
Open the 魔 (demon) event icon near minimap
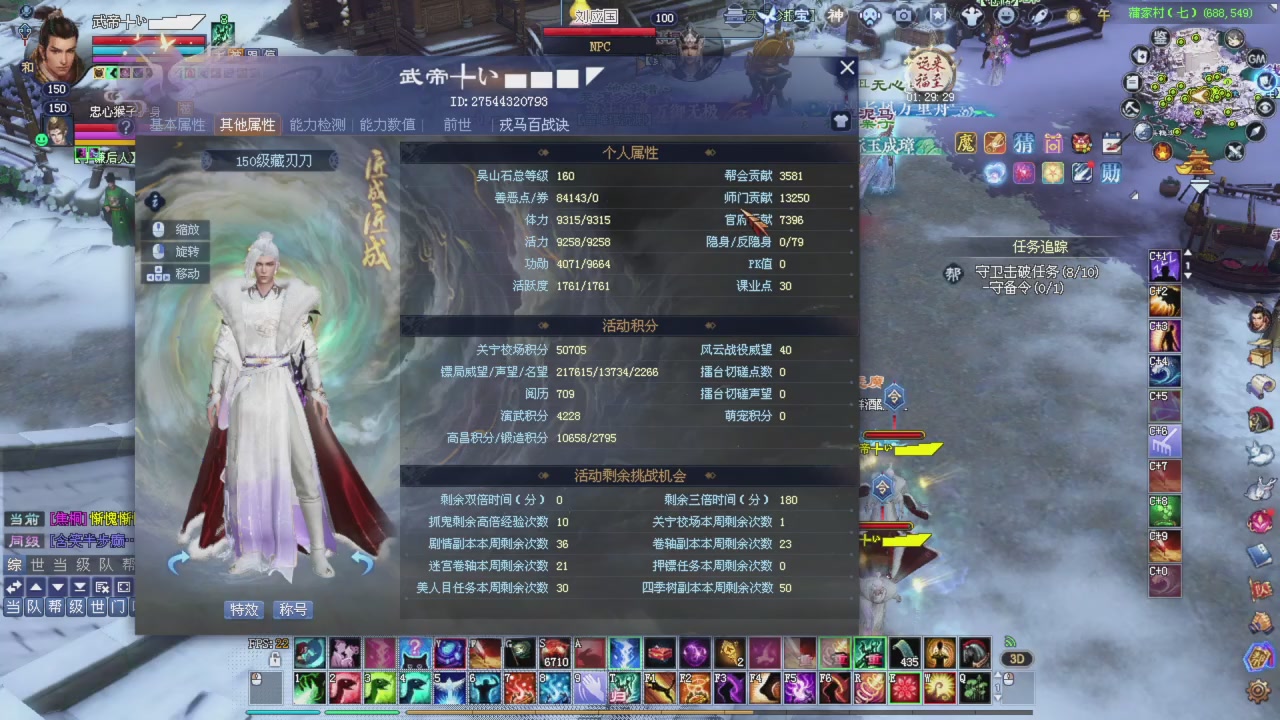[966, 143]
